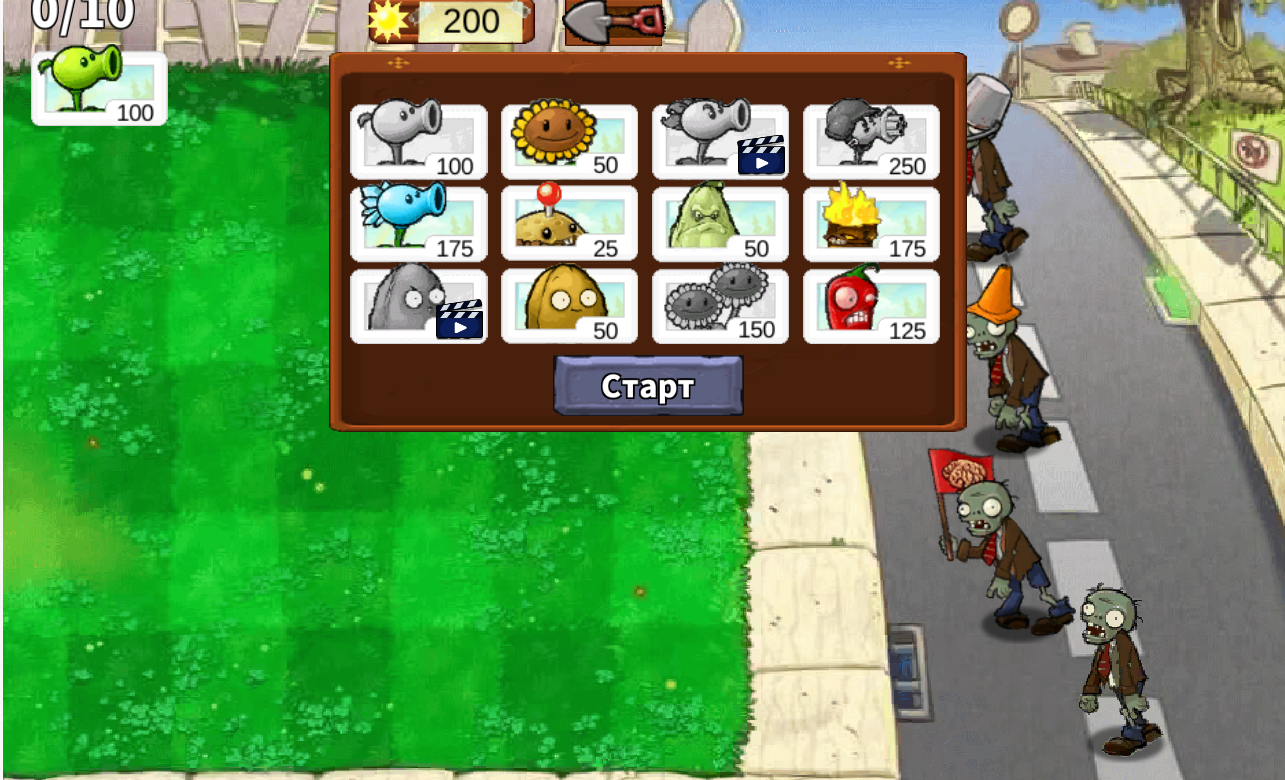Image resolution: width=1285 pixels, height=780 pixels.
Task: Select the Twin Sunflower card
Action: tap(720, 305)
